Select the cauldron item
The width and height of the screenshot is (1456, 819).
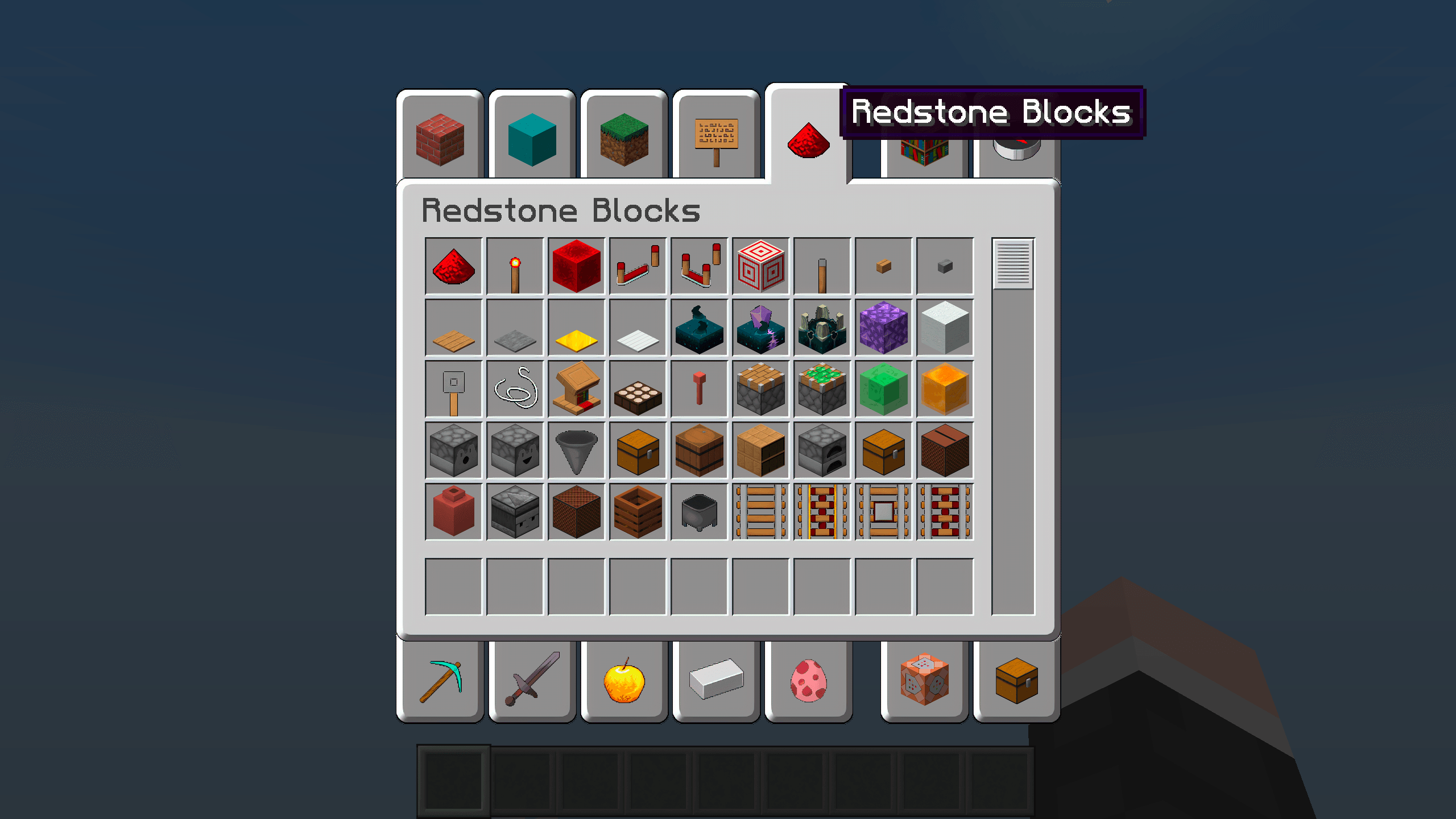(699, 512)
